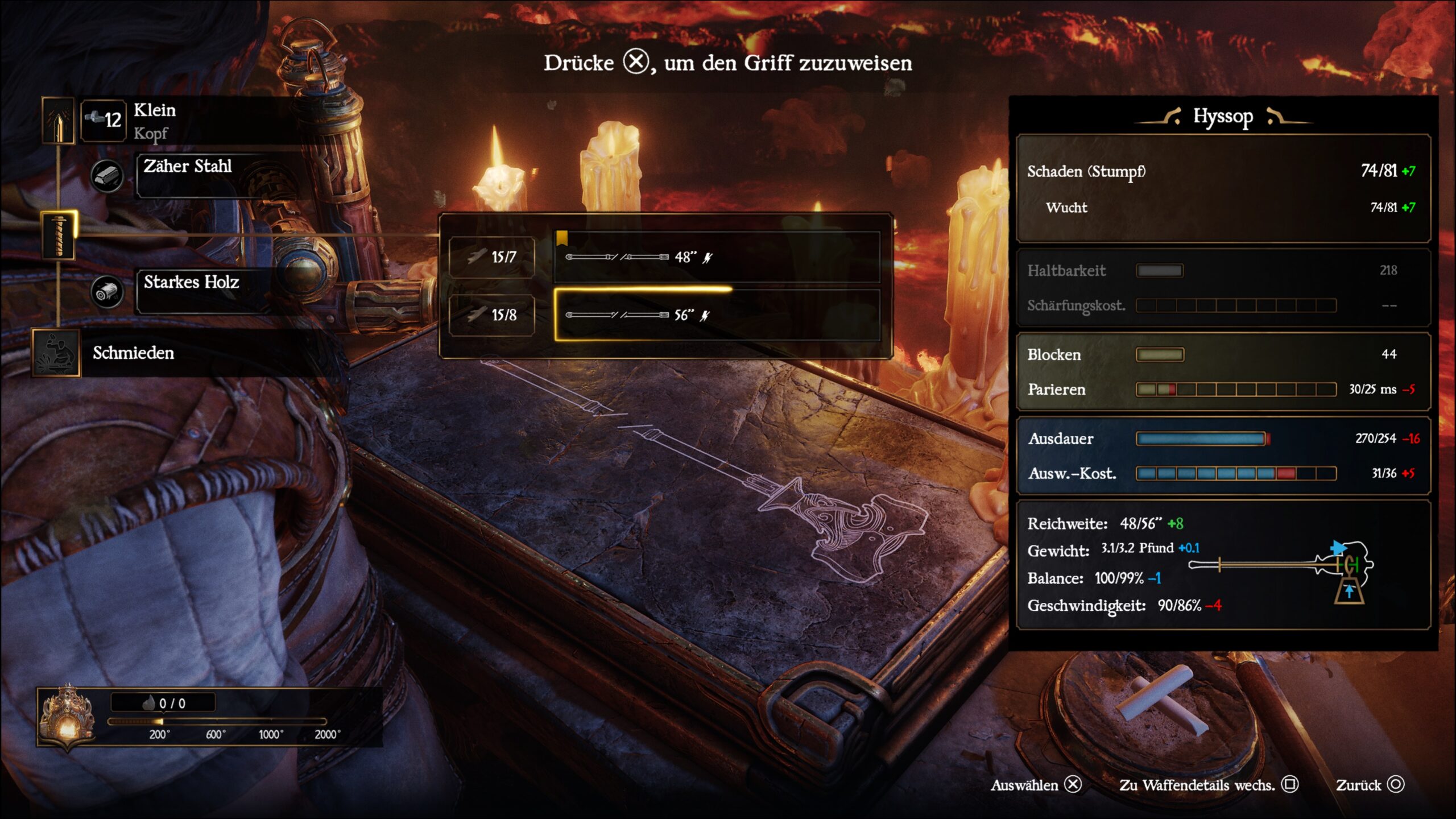Select the 15/8 handle cost box
Viewport: 1456px width, 819px height.
[x=492, y=315]
